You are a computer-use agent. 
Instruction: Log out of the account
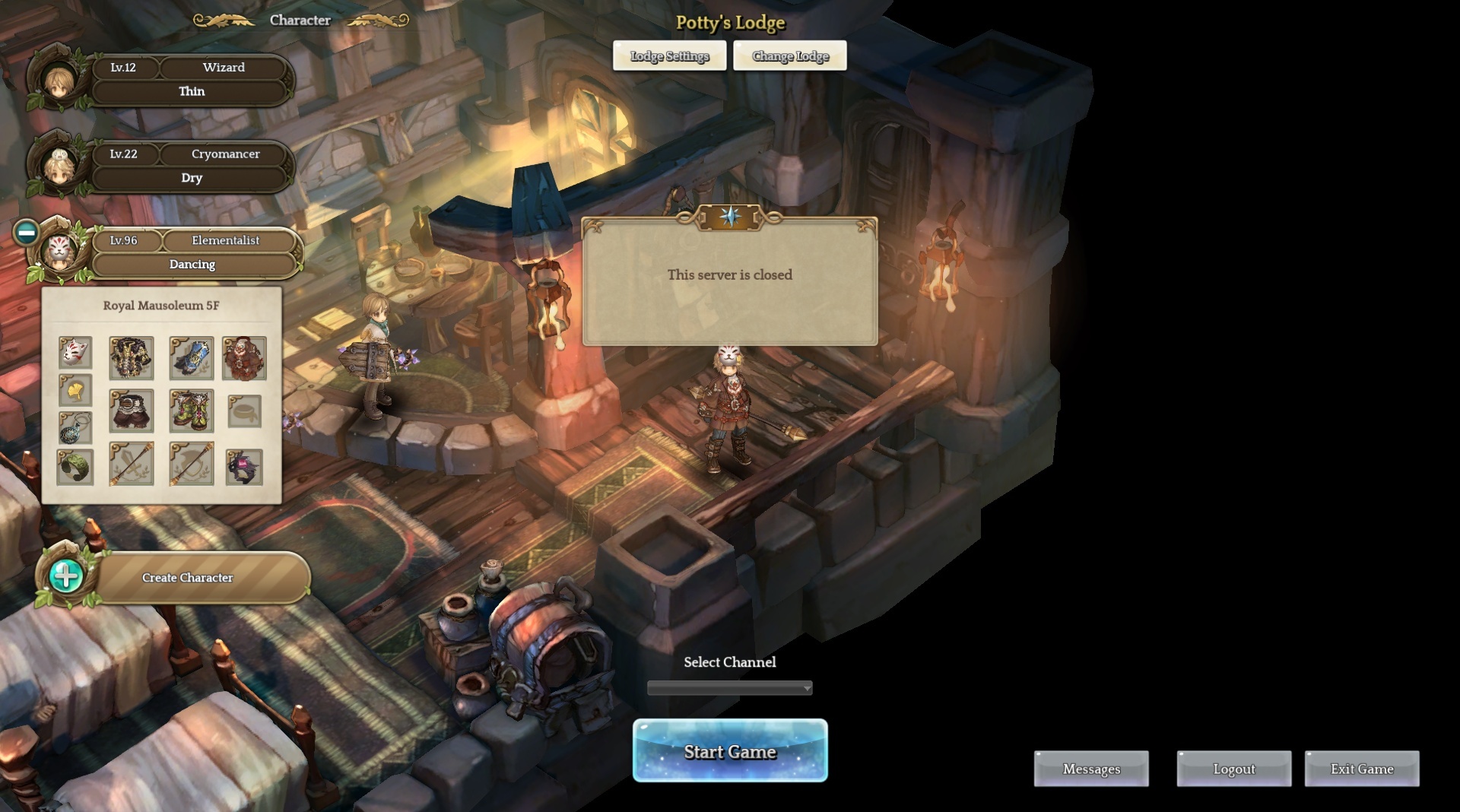[x=1233, y=769]
